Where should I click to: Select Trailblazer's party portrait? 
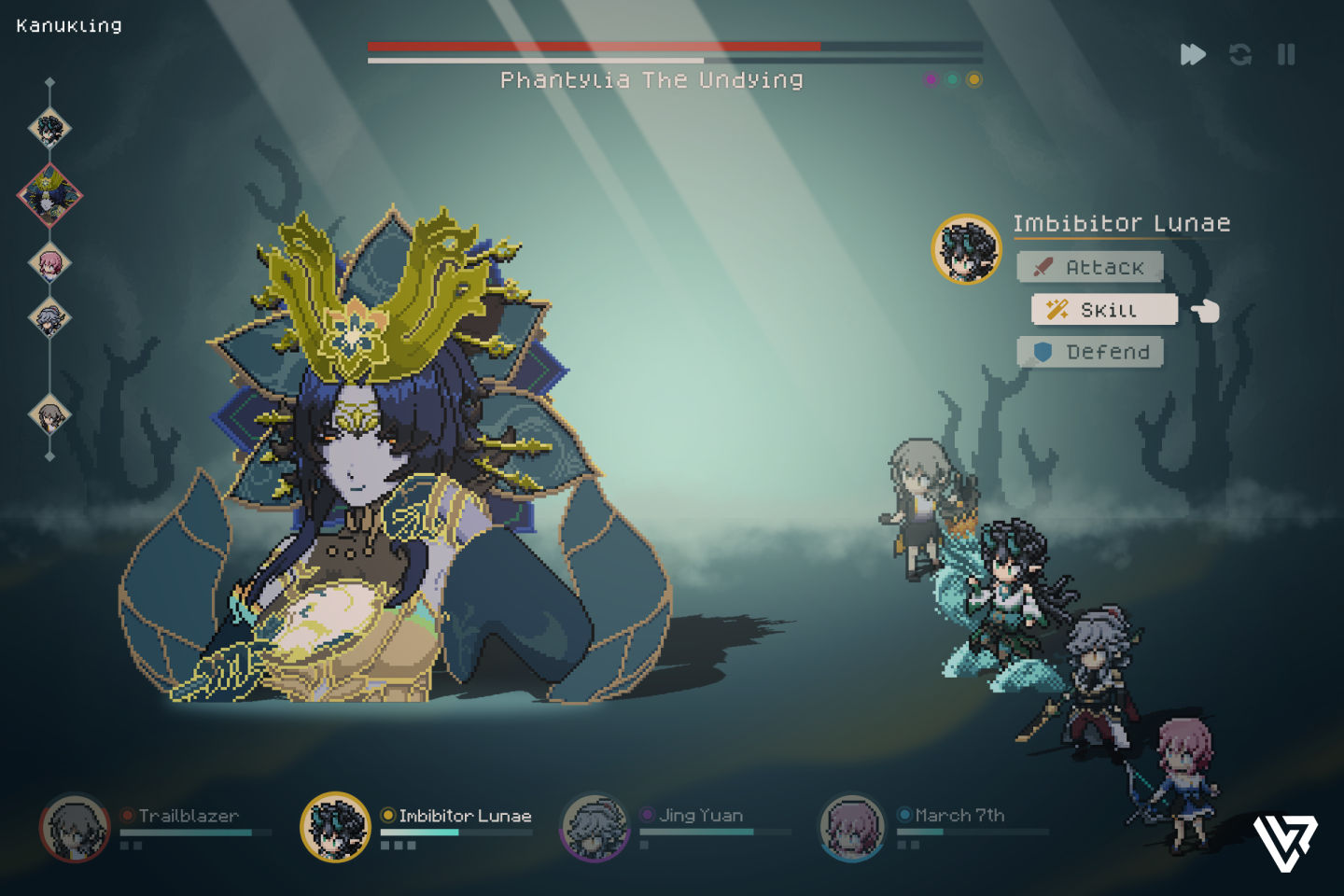click(75, 828)
